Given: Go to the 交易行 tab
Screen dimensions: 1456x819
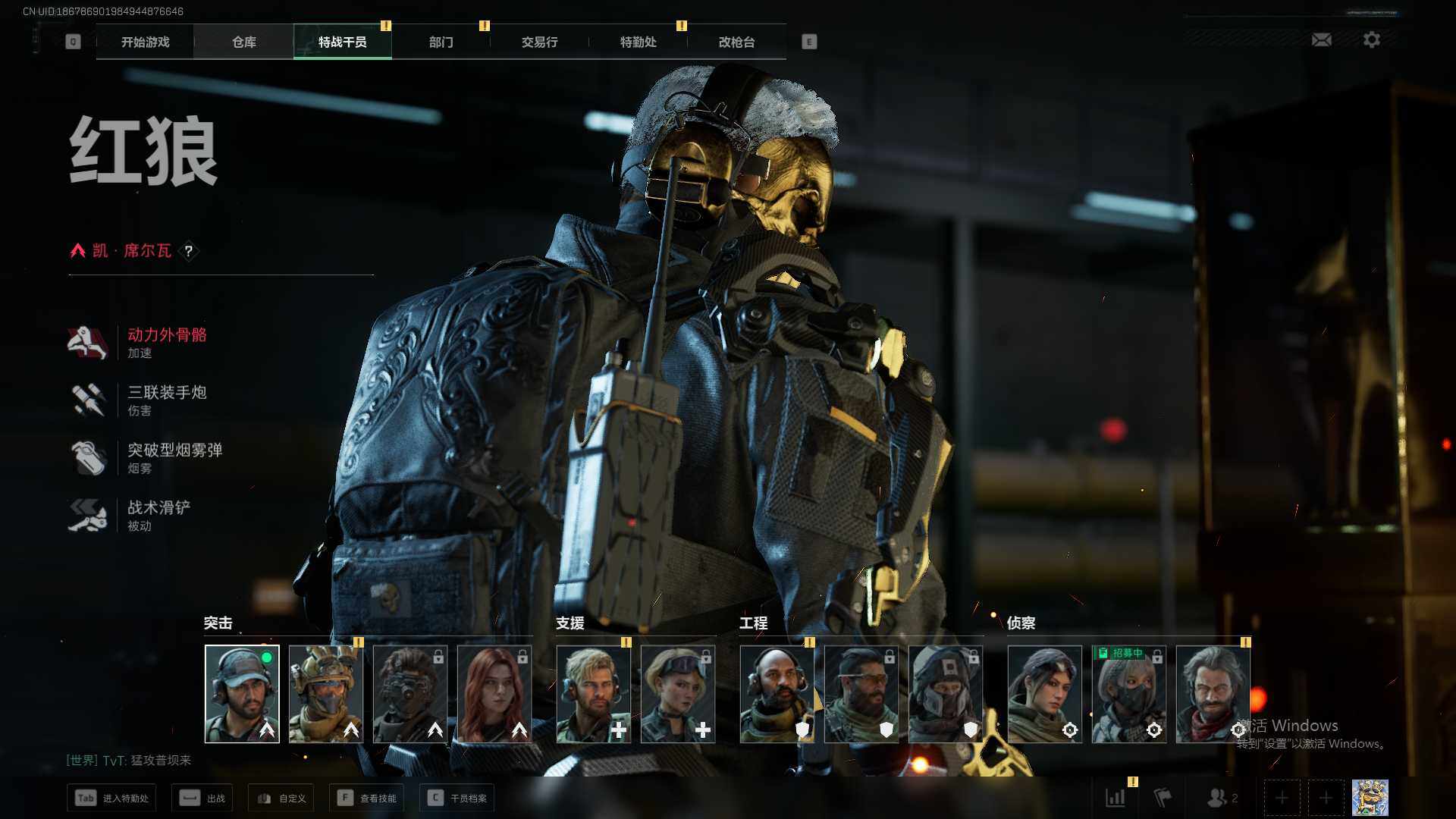Looking at the screenshot, I should 539,42.
